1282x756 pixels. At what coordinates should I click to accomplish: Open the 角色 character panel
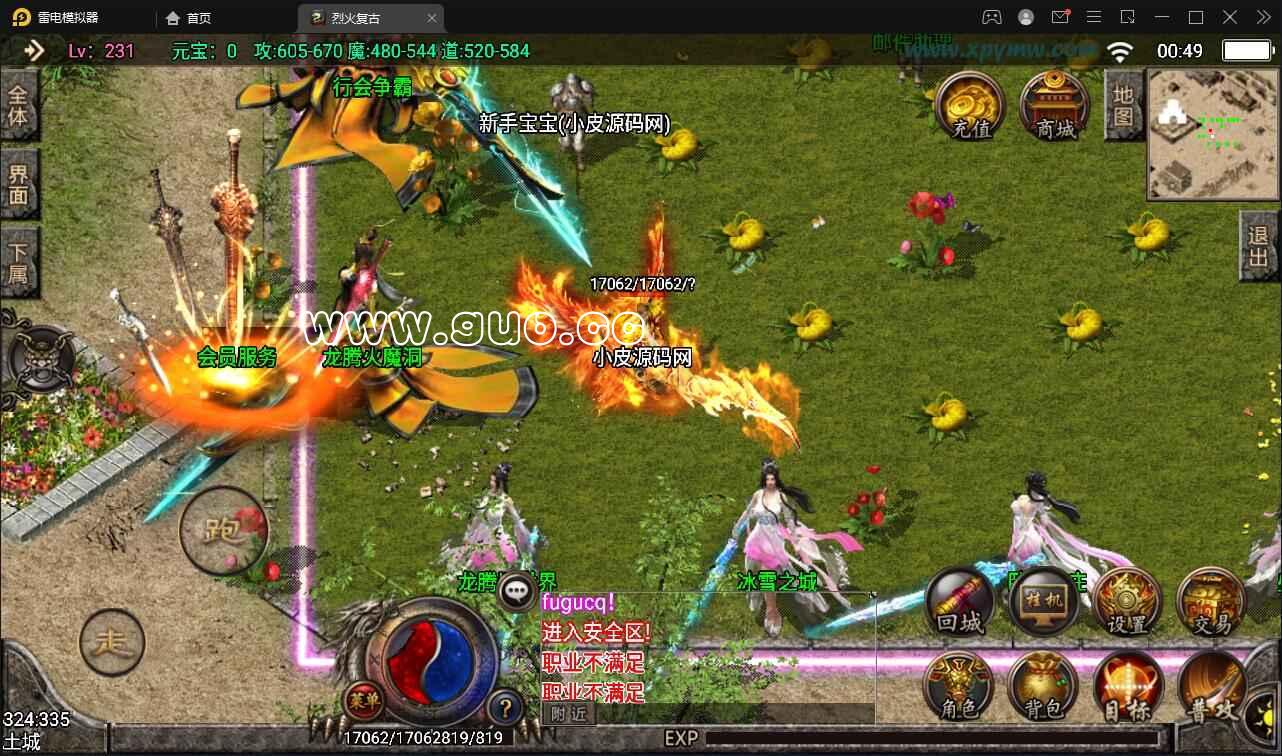(x=960, y=688)
